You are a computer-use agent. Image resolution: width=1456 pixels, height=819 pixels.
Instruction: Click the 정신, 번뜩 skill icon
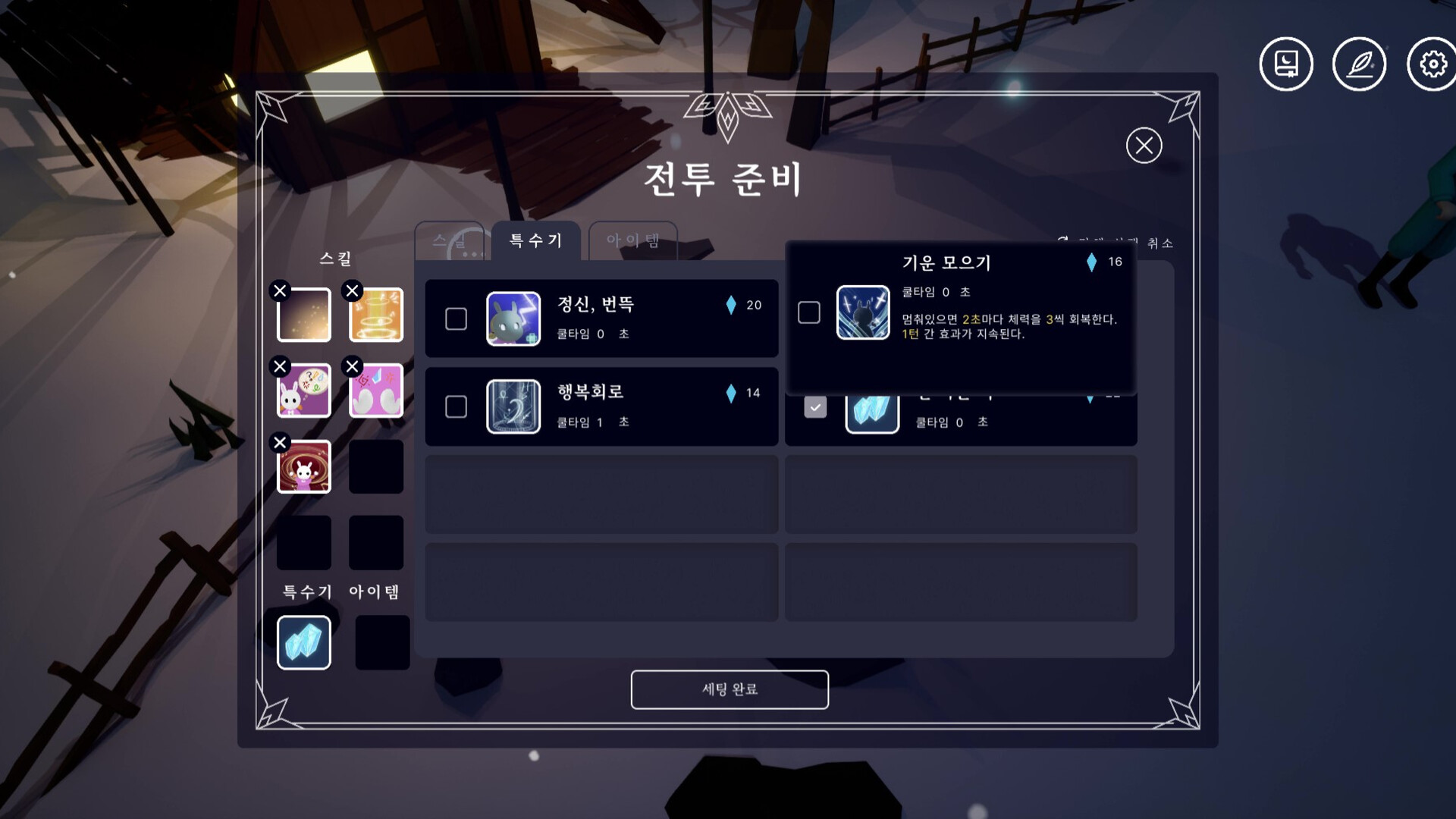tap(513, 318)
